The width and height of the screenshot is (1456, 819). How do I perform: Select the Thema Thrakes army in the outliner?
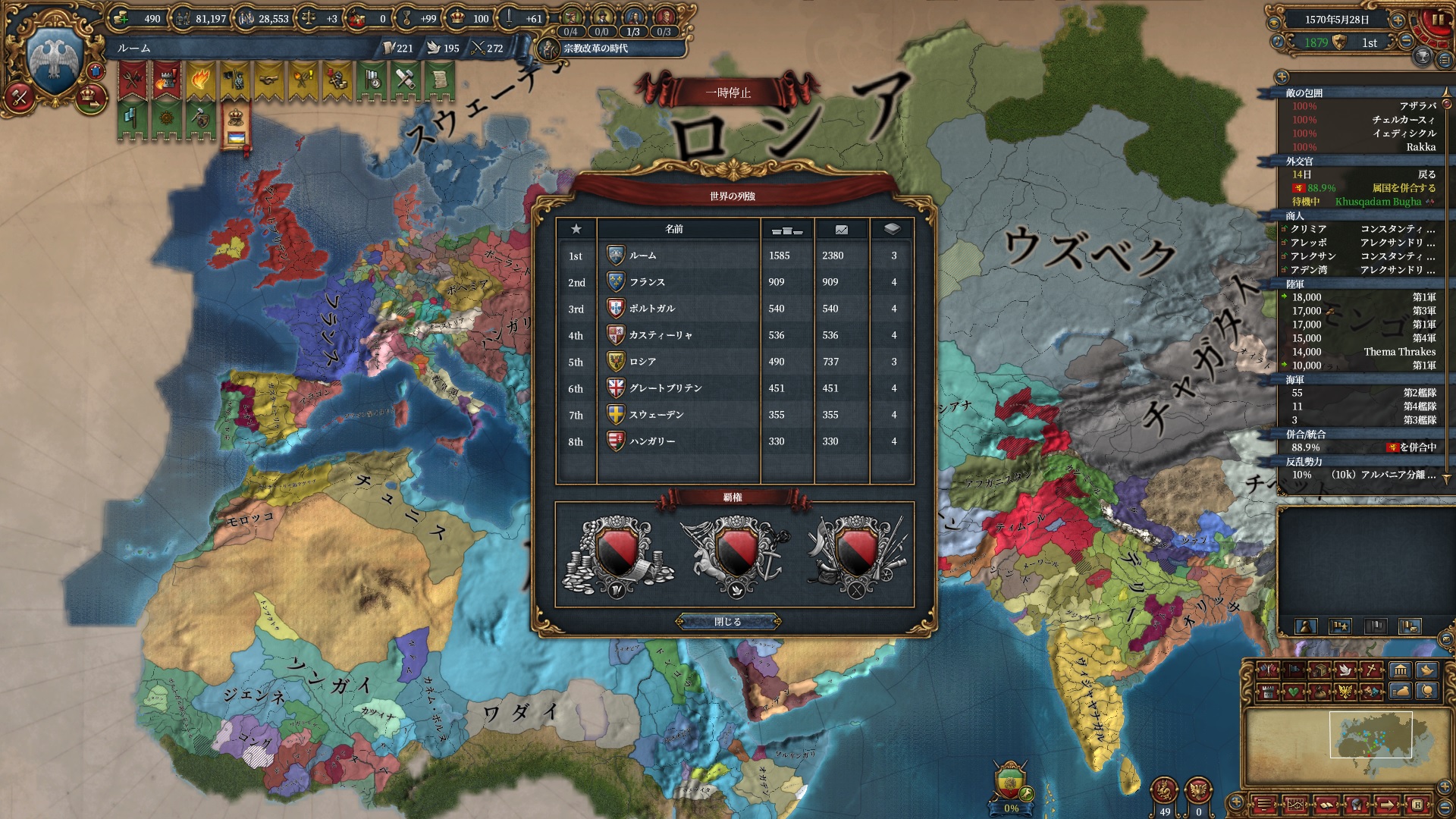pyautogui.click(x=1399, y=352)
